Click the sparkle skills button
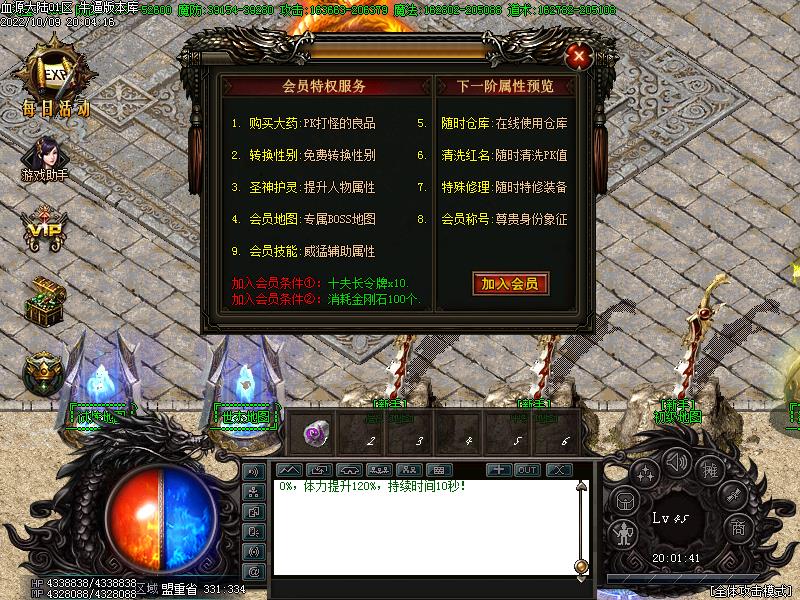The image size is (800, 600). 646,473
